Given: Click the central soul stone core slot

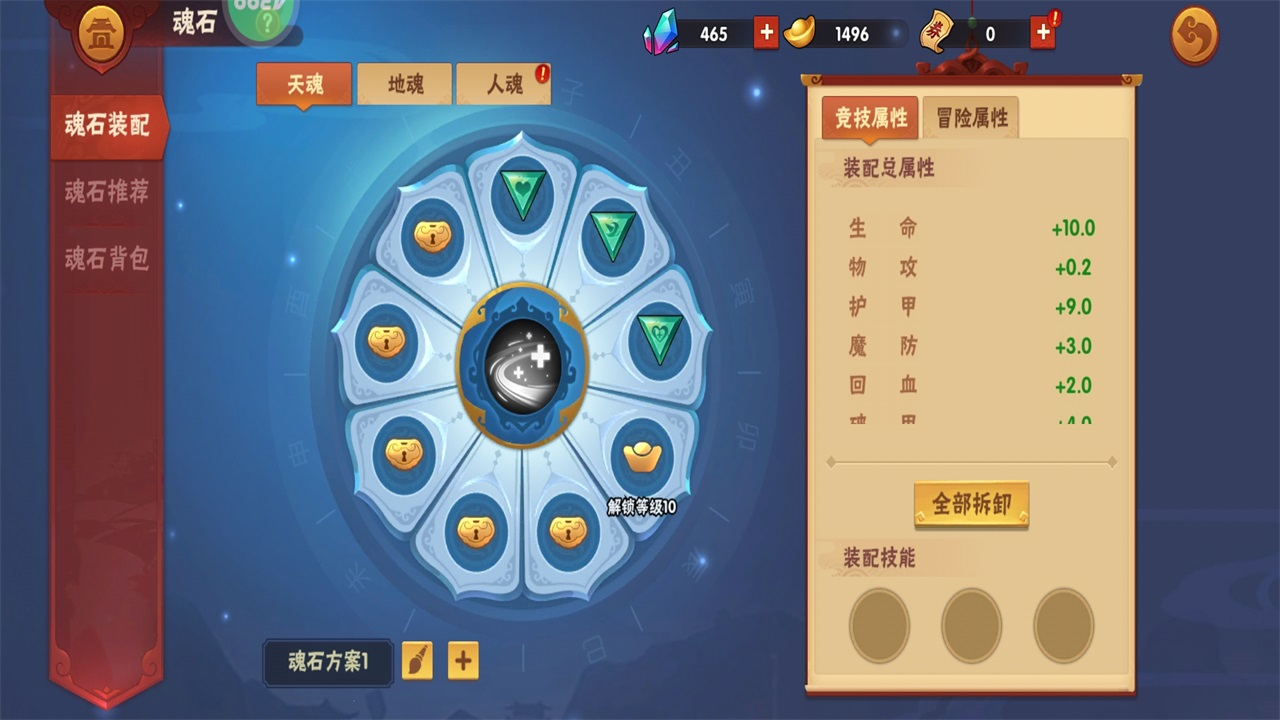Looking at the screenshot, I should point(522,363).
